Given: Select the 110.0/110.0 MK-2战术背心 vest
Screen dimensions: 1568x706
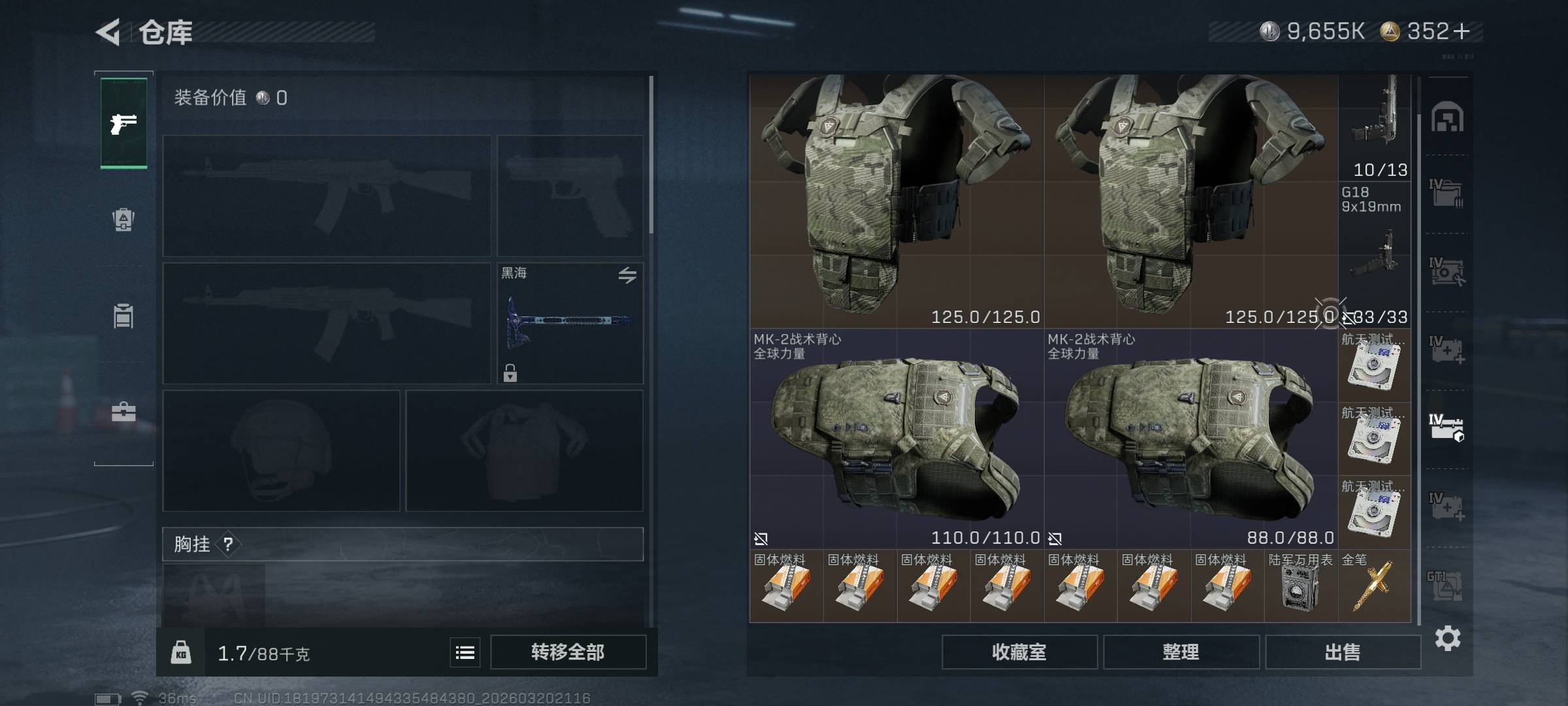Looking at the screenshot, I should point(896,439).
